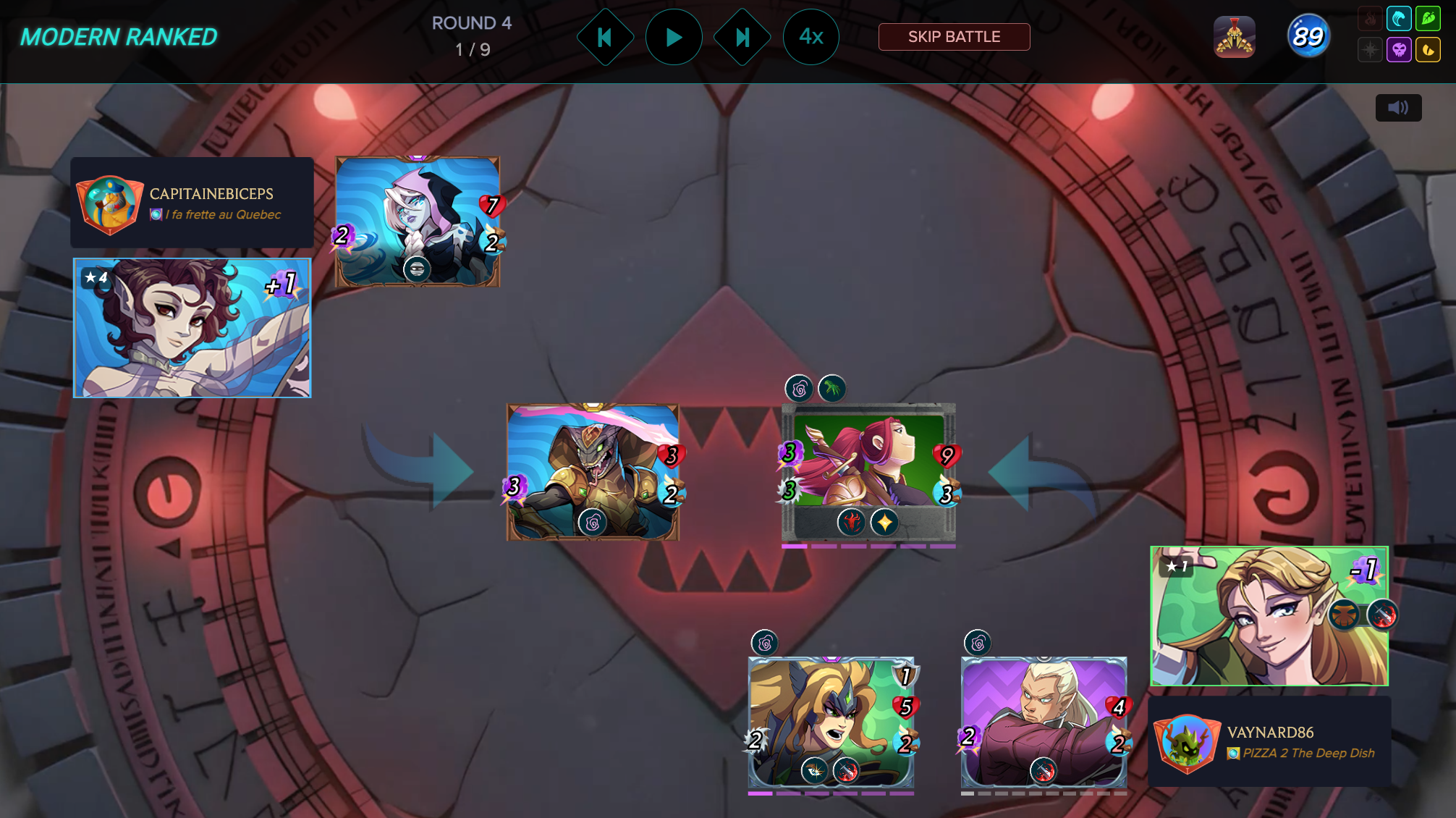Image resolution: width=1456 pixels, height=818 pixels.
Task: Open the Spartan helmet ruleset icon
Action: click(1235, 37)
